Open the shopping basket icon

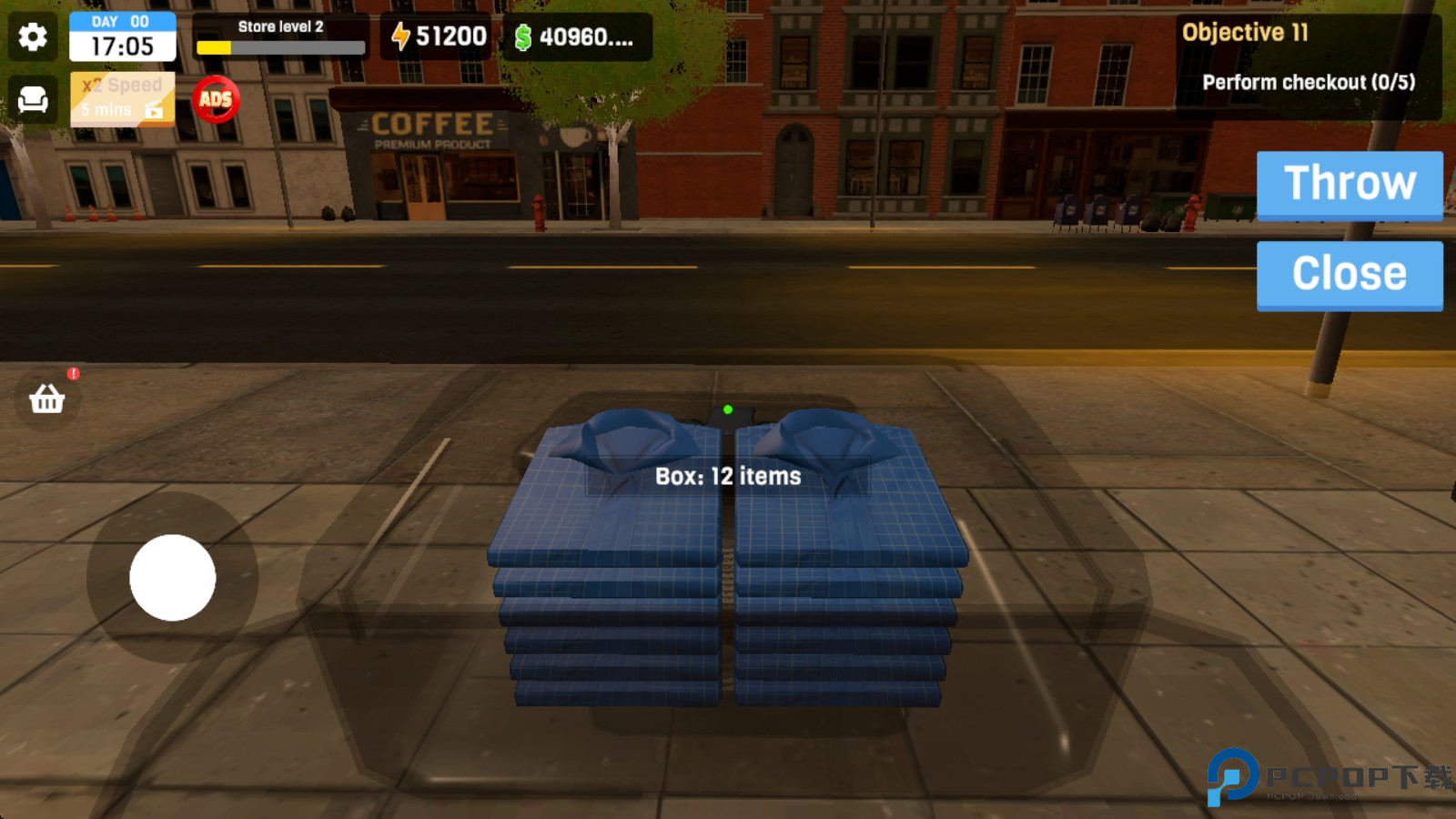pos(47,398)
